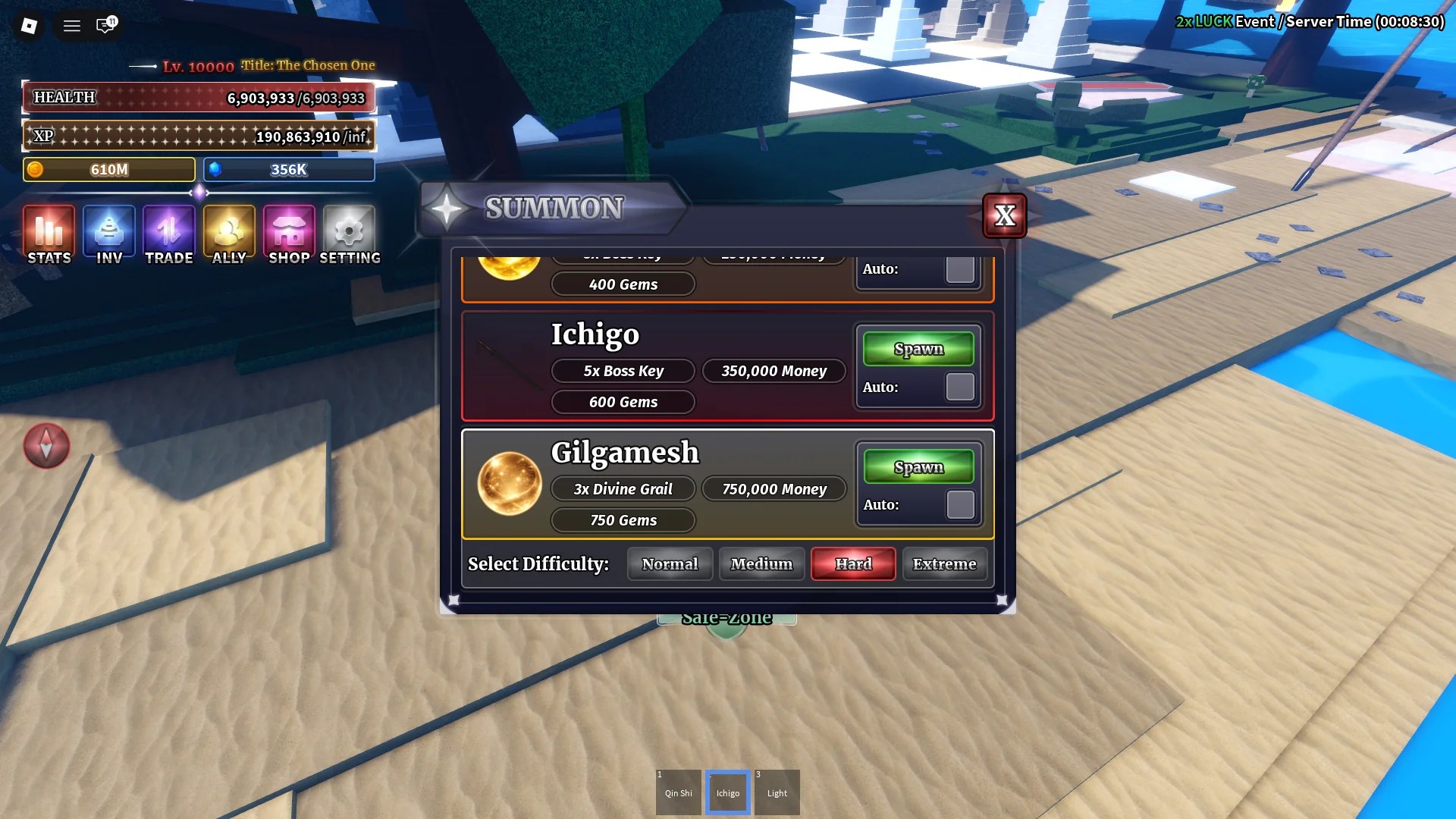Spawn the Ichigo boss

click(x=918, y=348)
